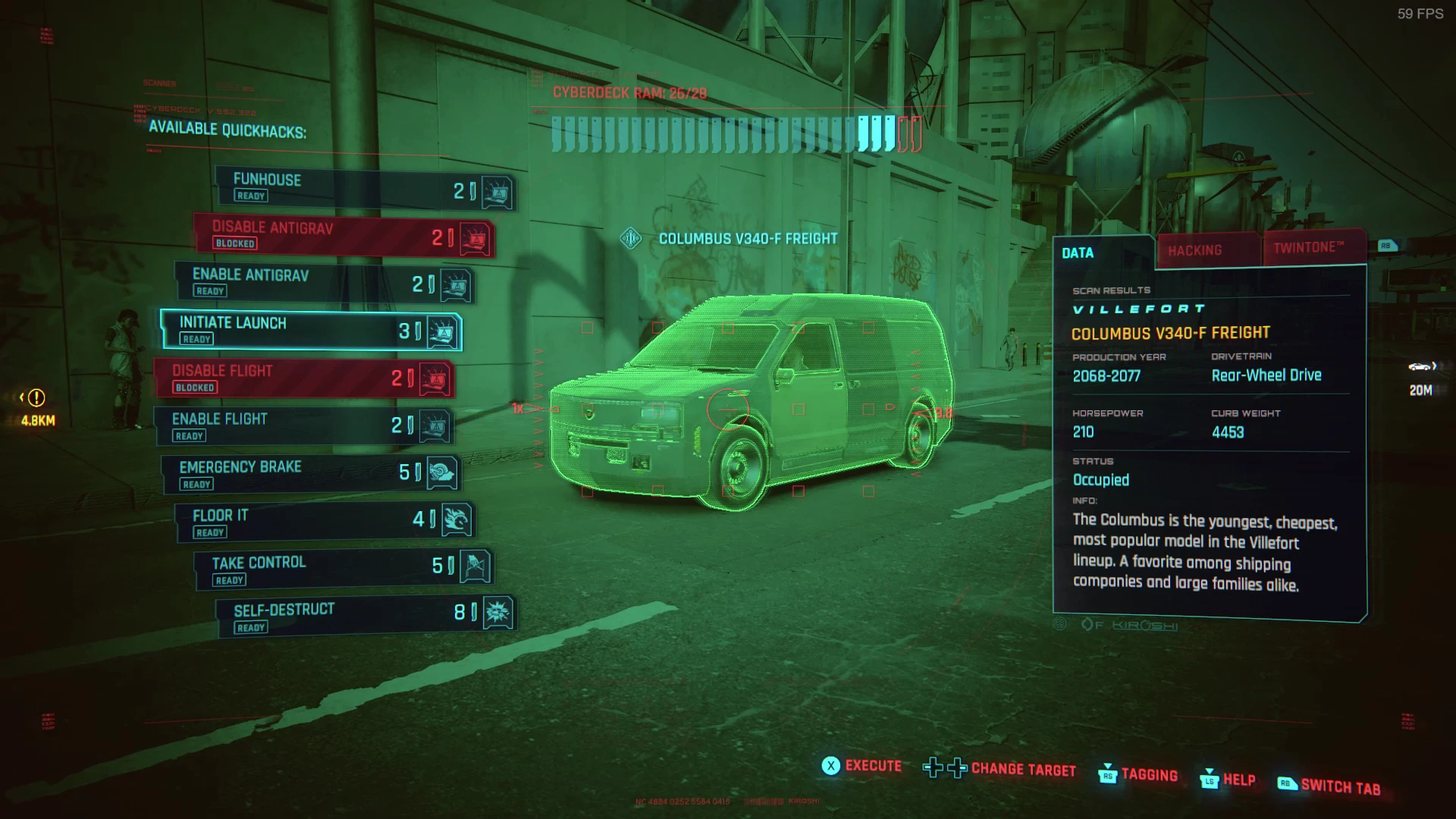Show the Data tab
Image resolution: width=1456 pixels, height=819 pixels.
point(1078,253)
